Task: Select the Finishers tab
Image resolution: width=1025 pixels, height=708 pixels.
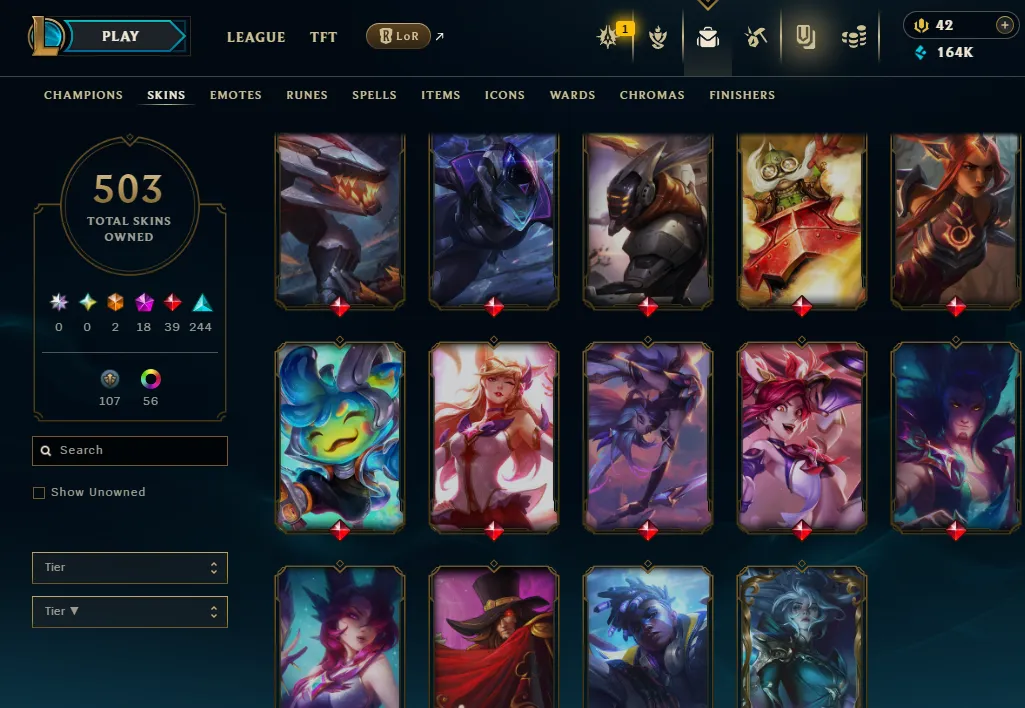Action: [742, 95]
